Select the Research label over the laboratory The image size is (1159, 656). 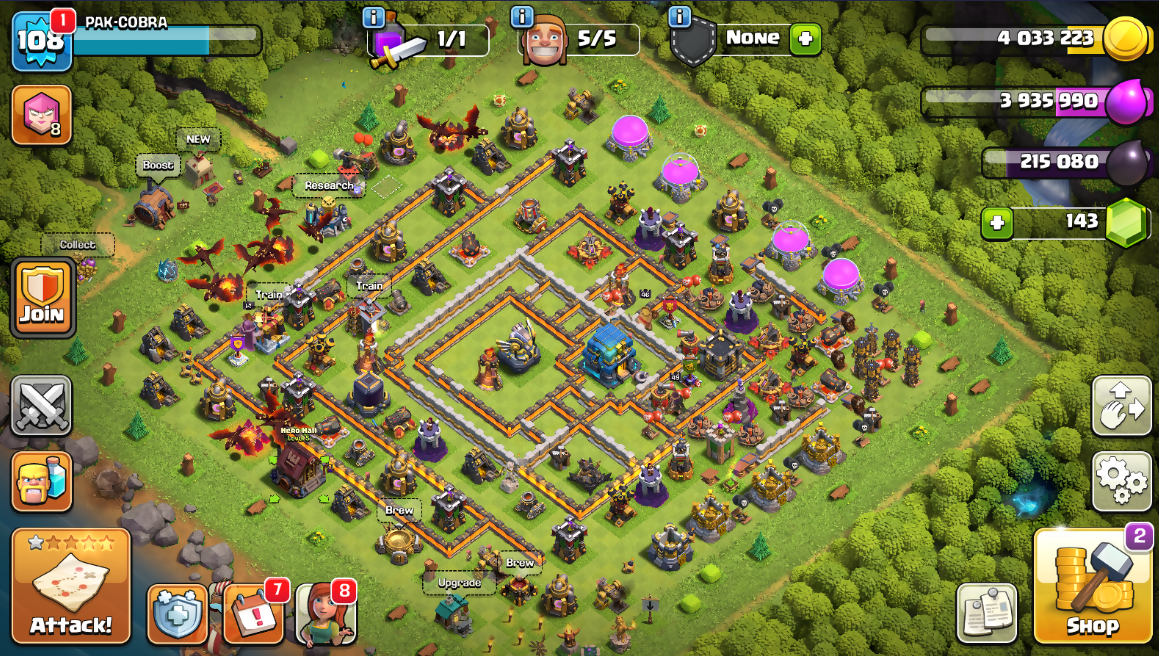[328, 185]
